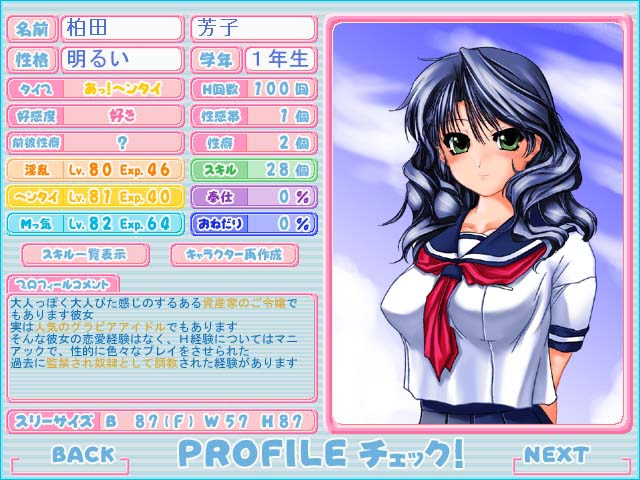The height and width of the screenshot is (480, 640).
Task: Click the personality field 明るい
Action: (x=122, y=58)
